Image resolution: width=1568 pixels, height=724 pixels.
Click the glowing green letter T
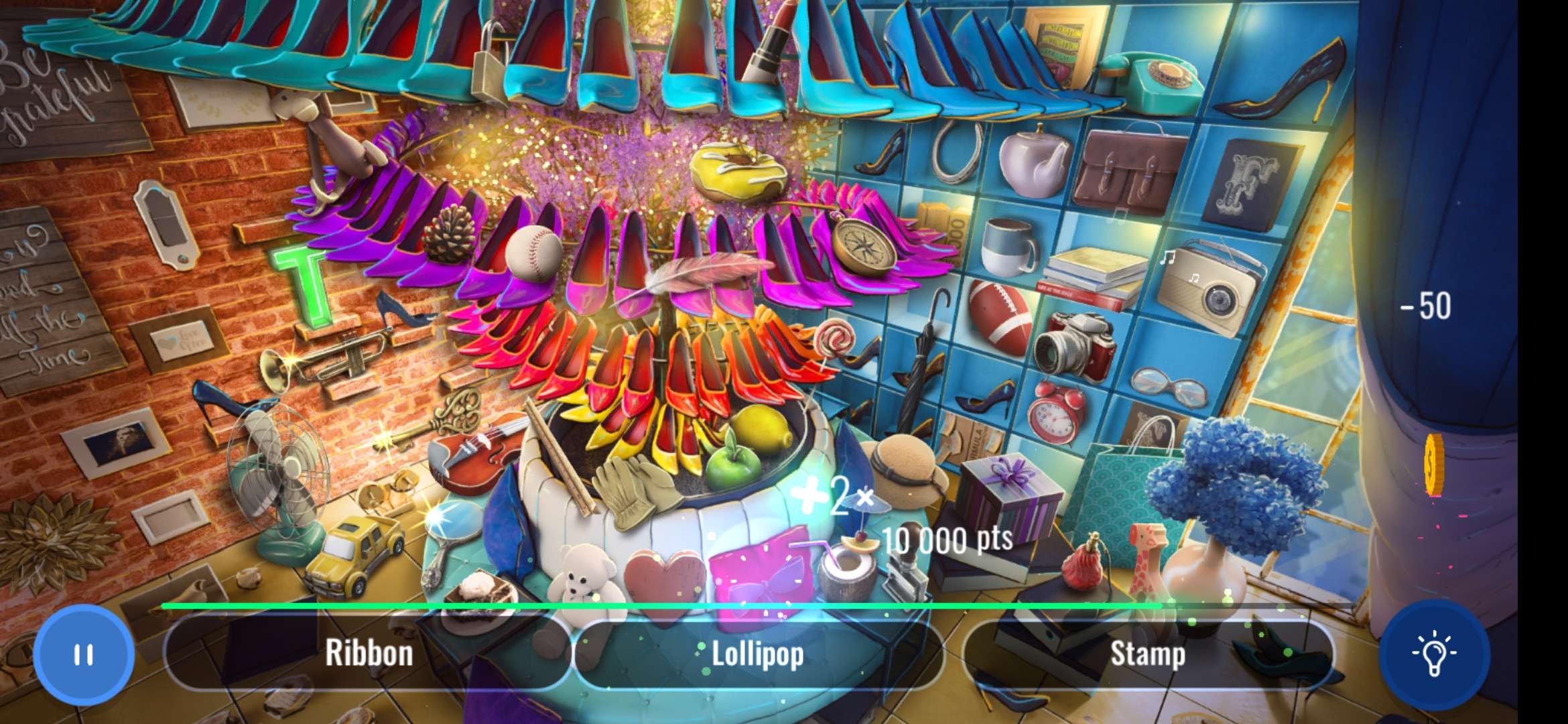[x=306, y=281]
